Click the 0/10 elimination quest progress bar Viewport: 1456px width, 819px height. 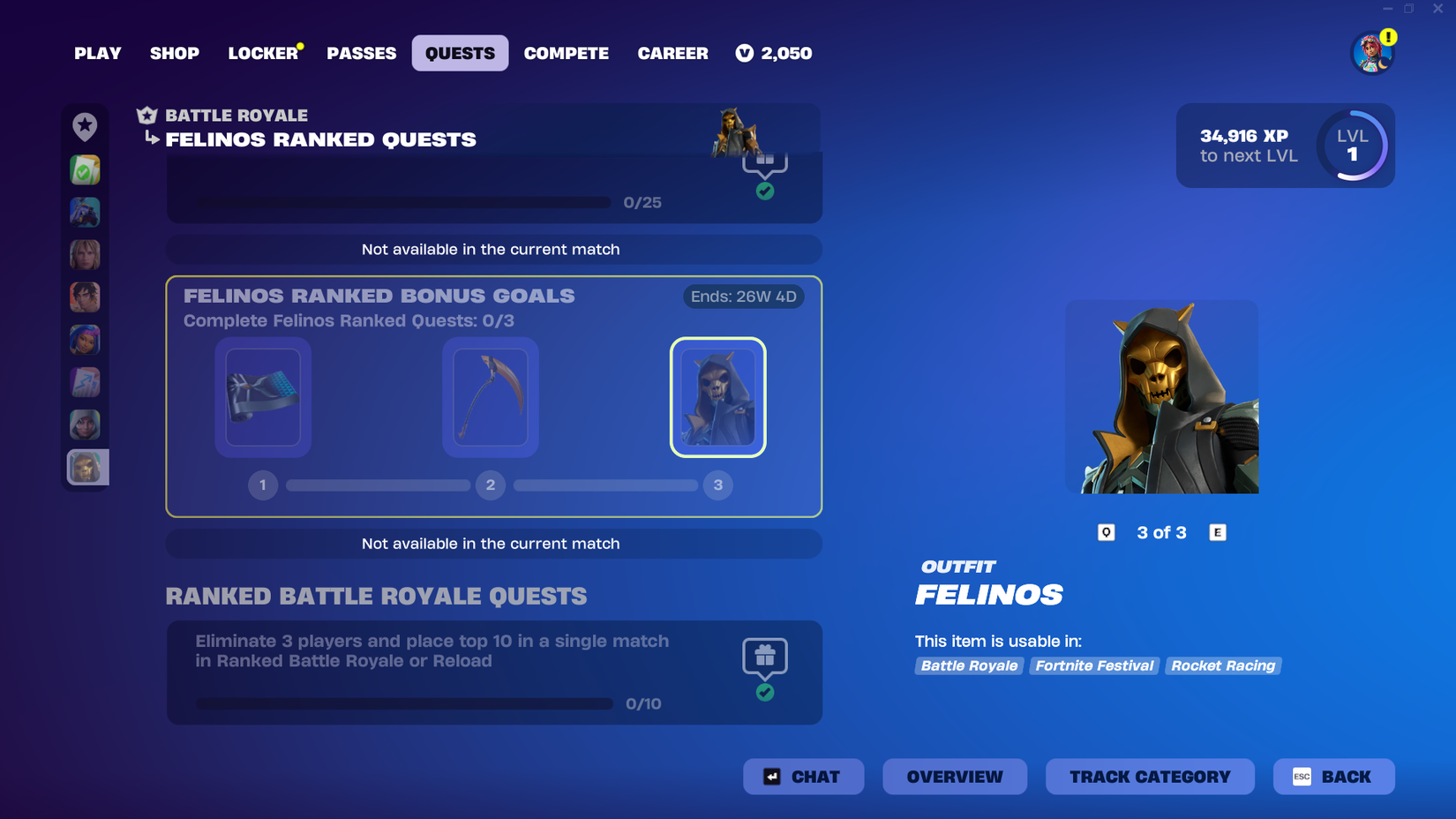[403, 703]
